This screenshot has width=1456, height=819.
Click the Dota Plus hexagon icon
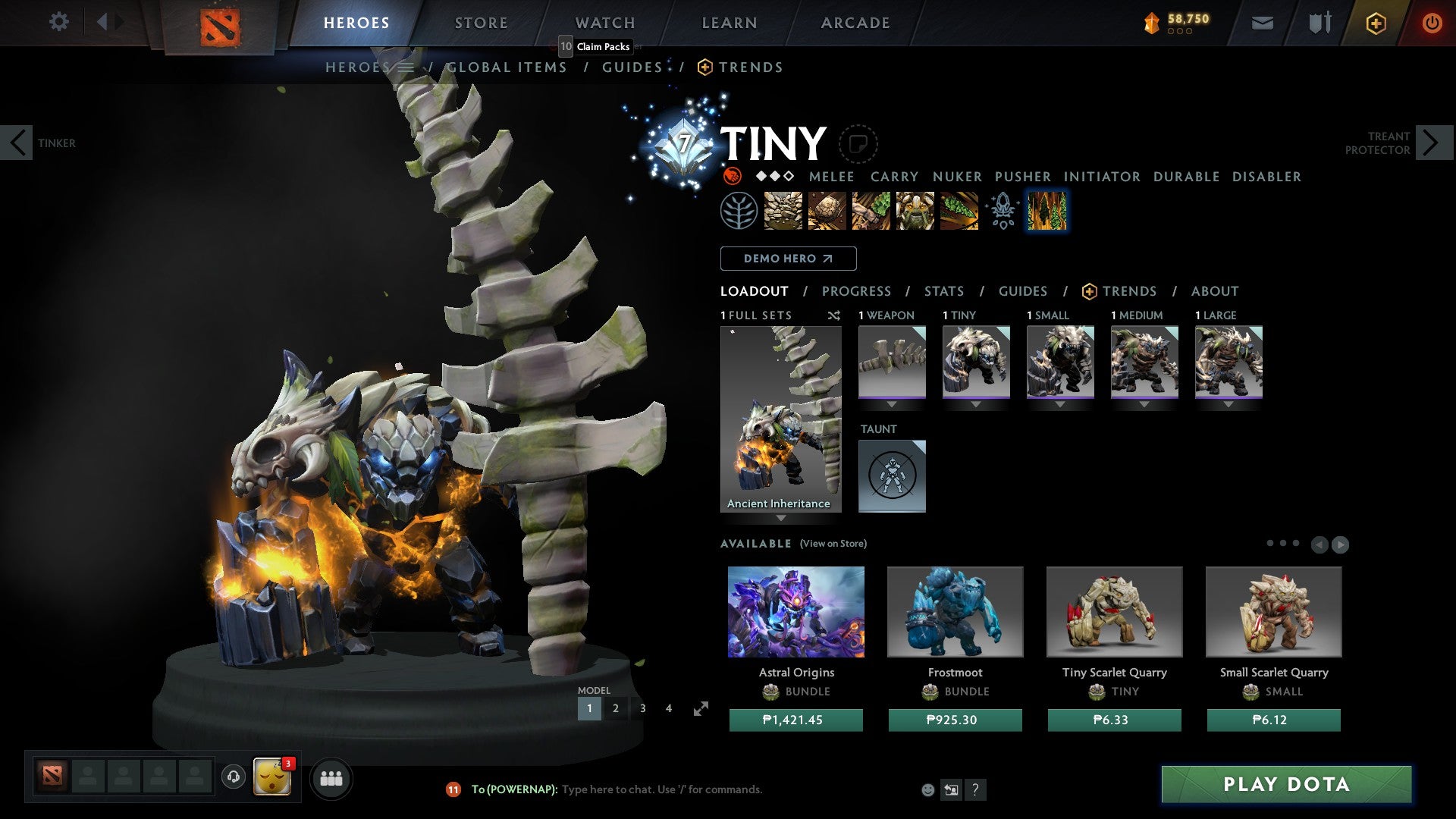tap(1376, 23)
